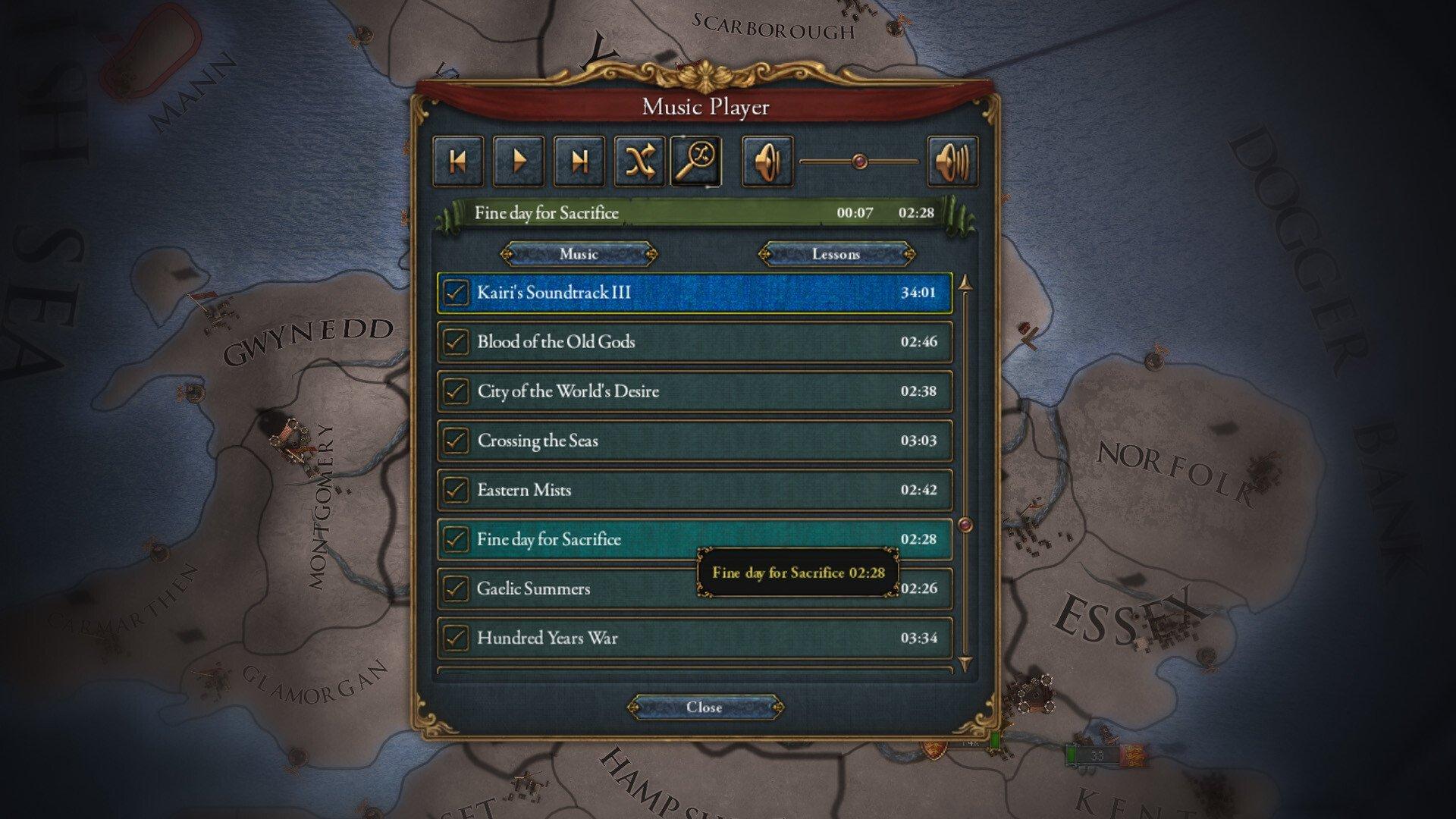This screenshot has height=819, width=1456.
Task: Skip to the next track
Action: point(579,161)
